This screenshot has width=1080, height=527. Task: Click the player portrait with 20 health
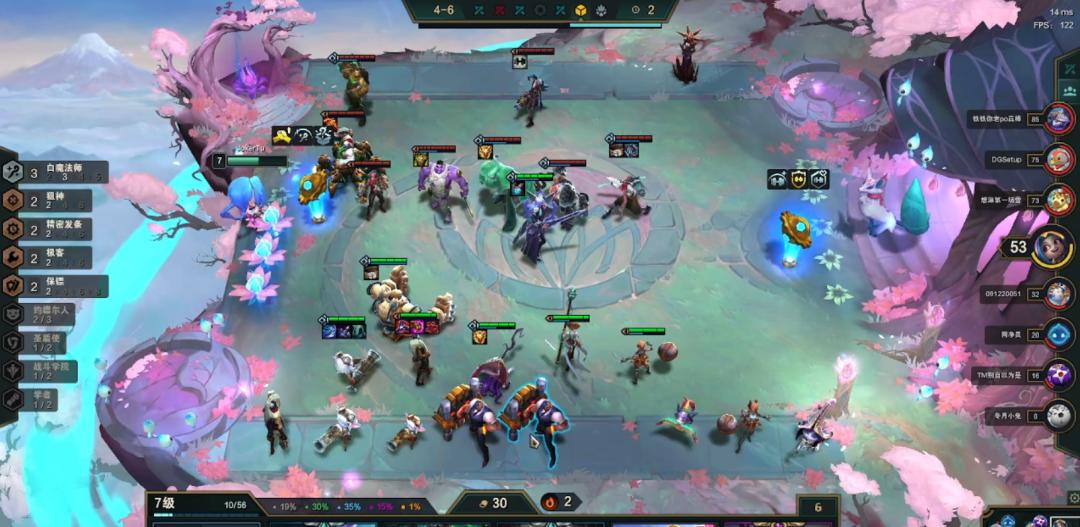click(1059, 334)
